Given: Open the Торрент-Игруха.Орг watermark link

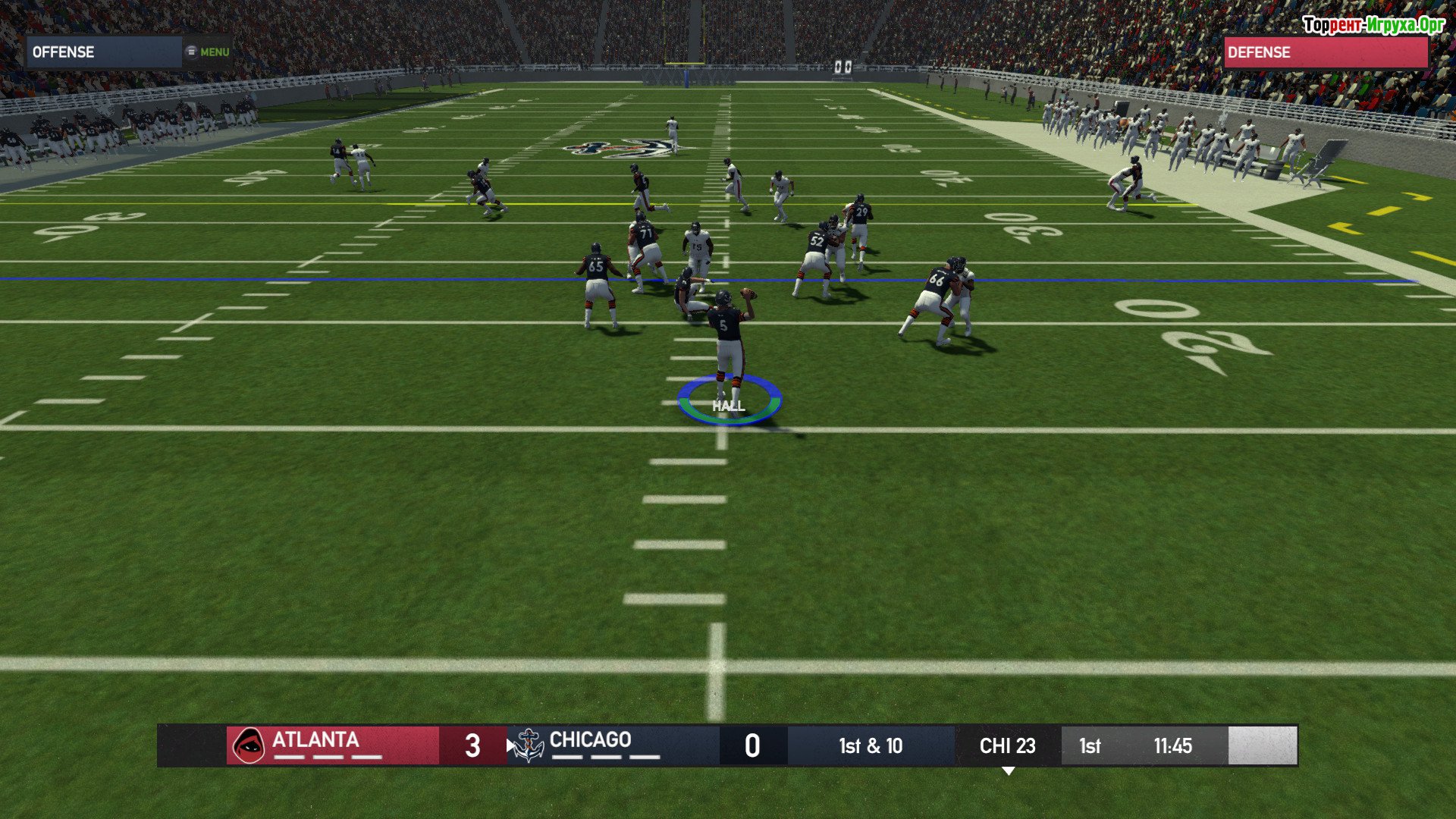Looking at the screenshot, I should [x=1373, y=25].
